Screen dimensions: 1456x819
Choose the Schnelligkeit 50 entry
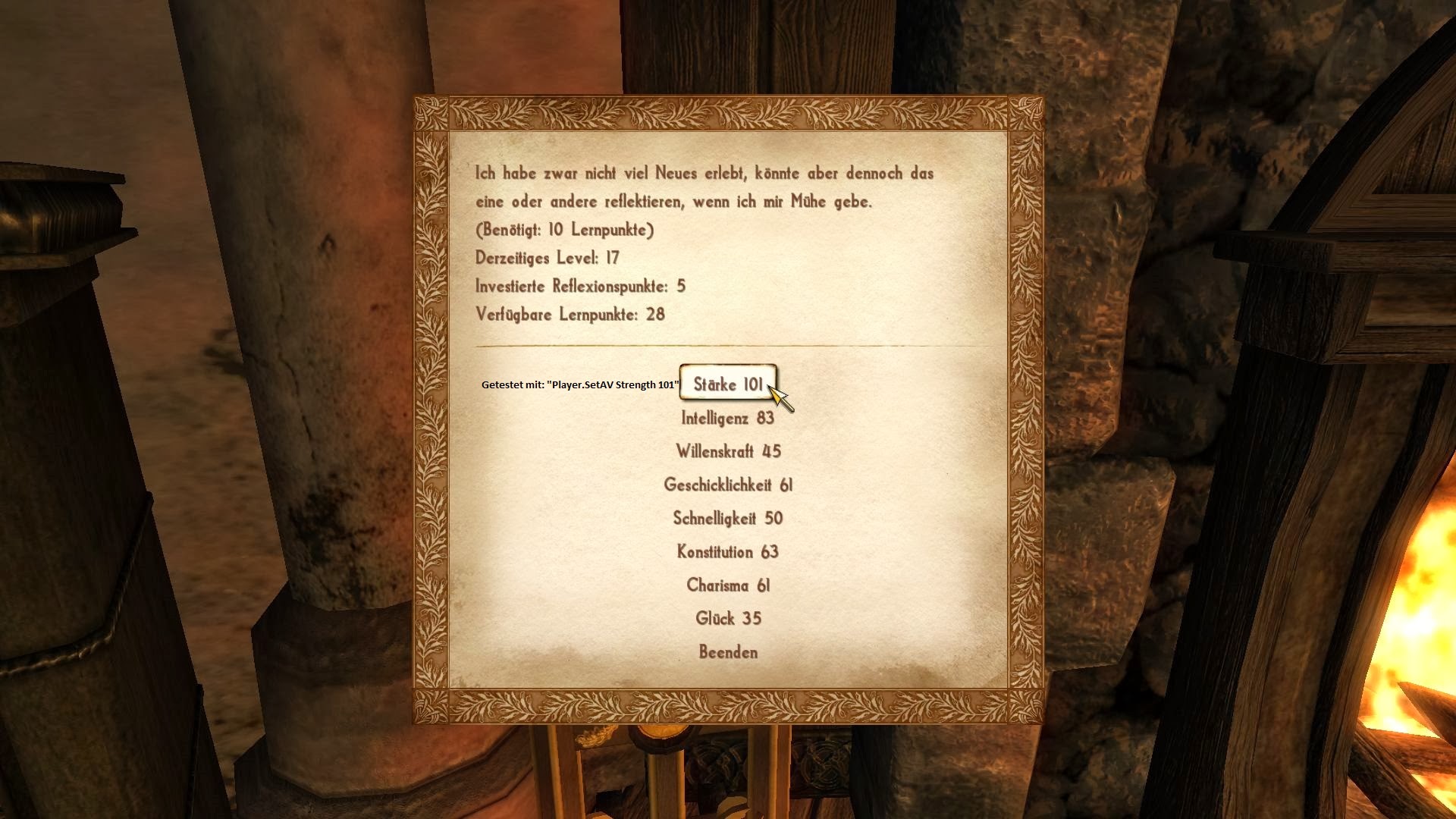point(728,518)
